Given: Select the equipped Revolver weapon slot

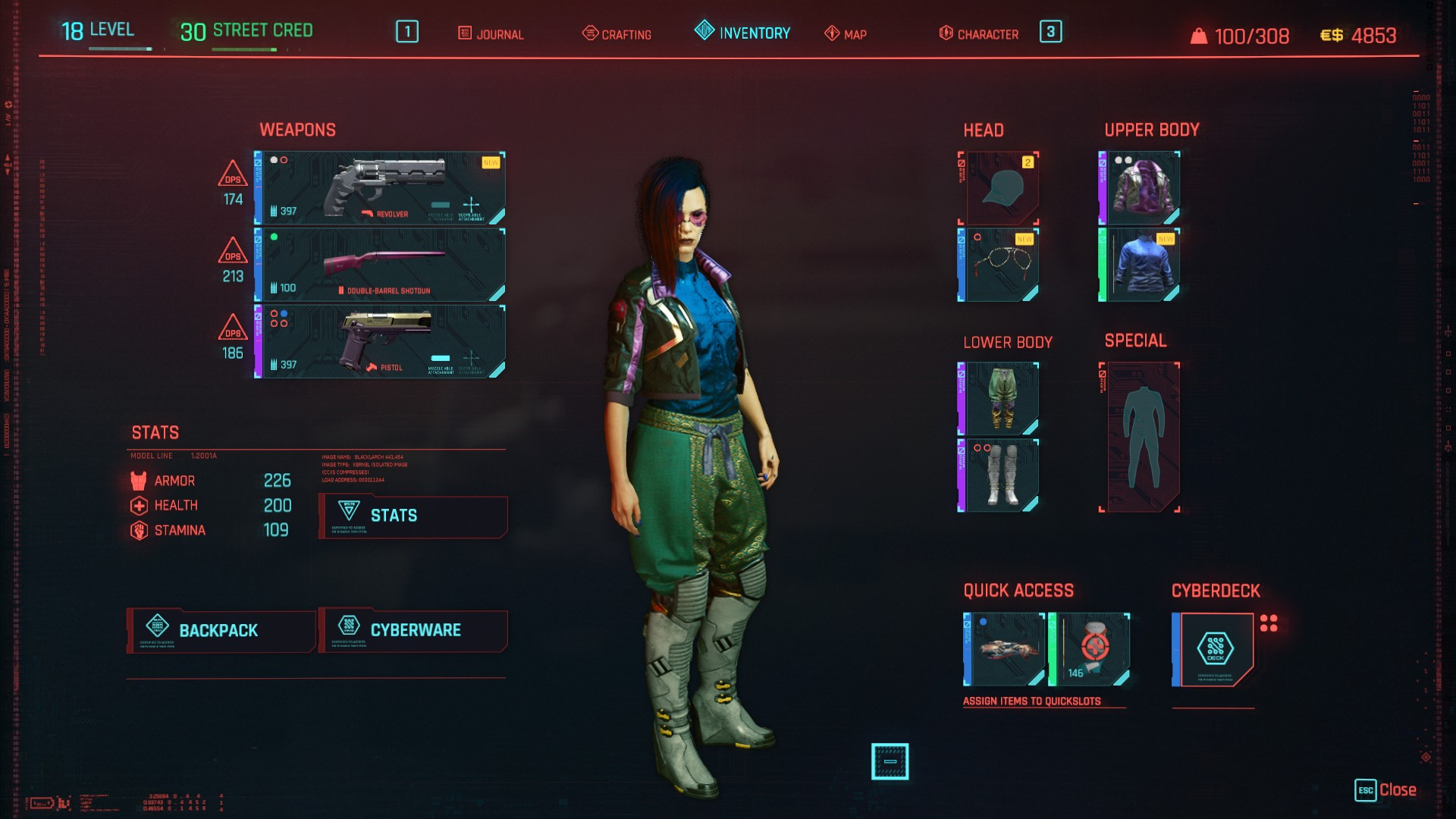Looking at the screenshot, I should click(x=379, y=187).
